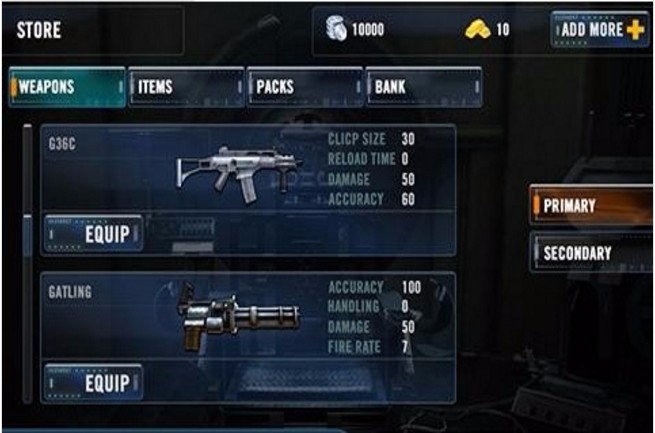This screenshot has width=655, height=433.
Task: Equip the Gatling gun
Action: (92, 383)
